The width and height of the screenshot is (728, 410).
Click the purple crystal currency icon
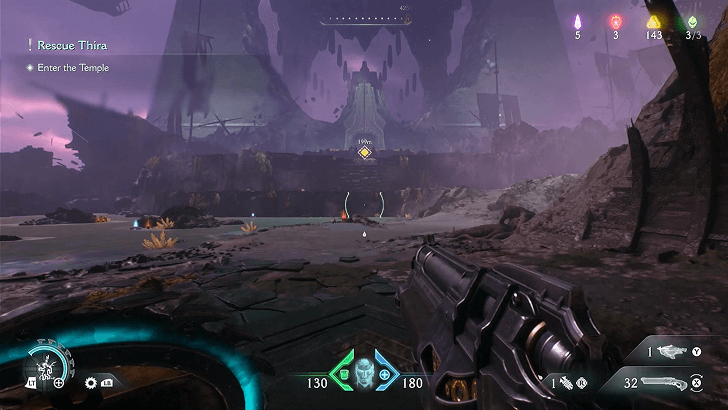click(x=577, y=21)
